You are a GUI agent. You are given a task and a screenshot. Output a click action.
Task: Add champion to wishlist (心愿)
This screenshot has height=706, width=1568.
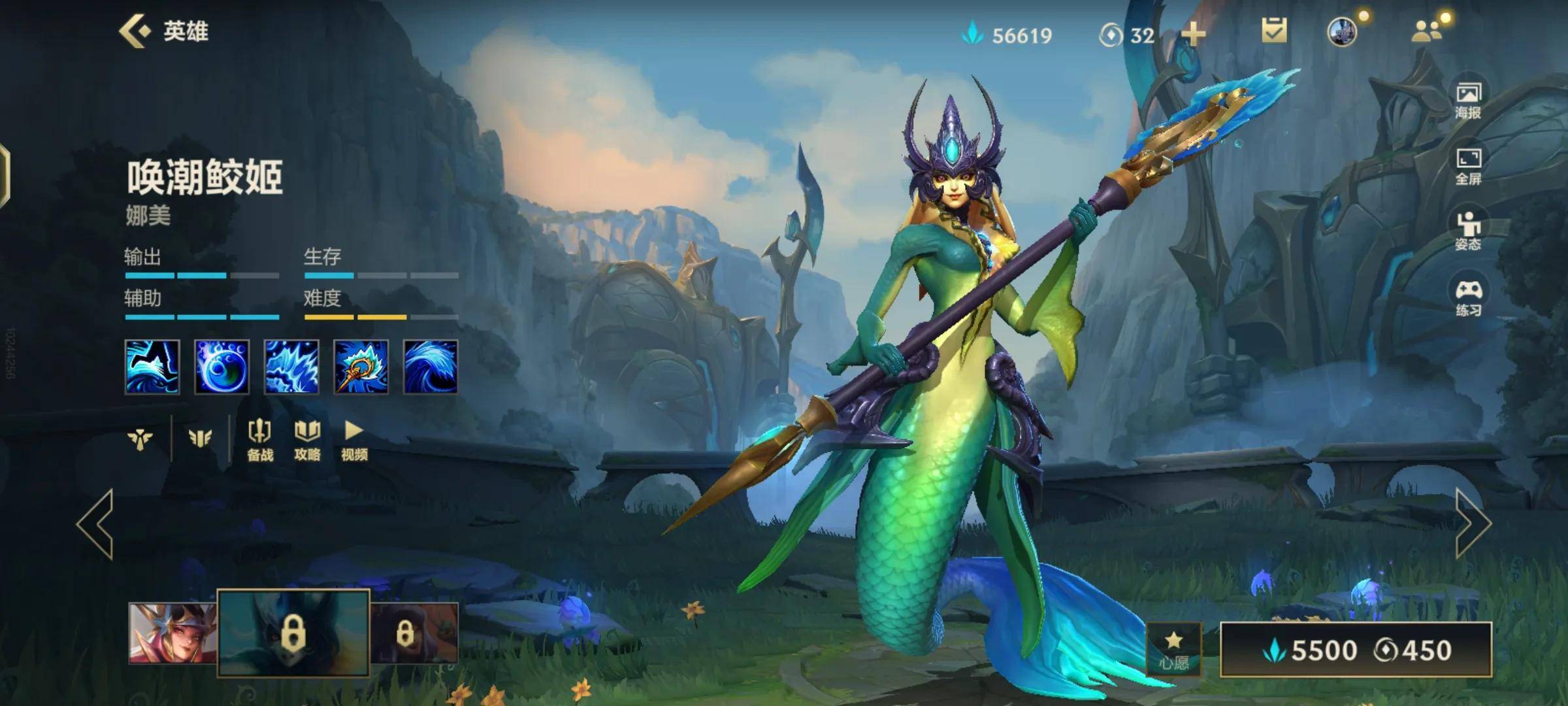[1173, 649]
